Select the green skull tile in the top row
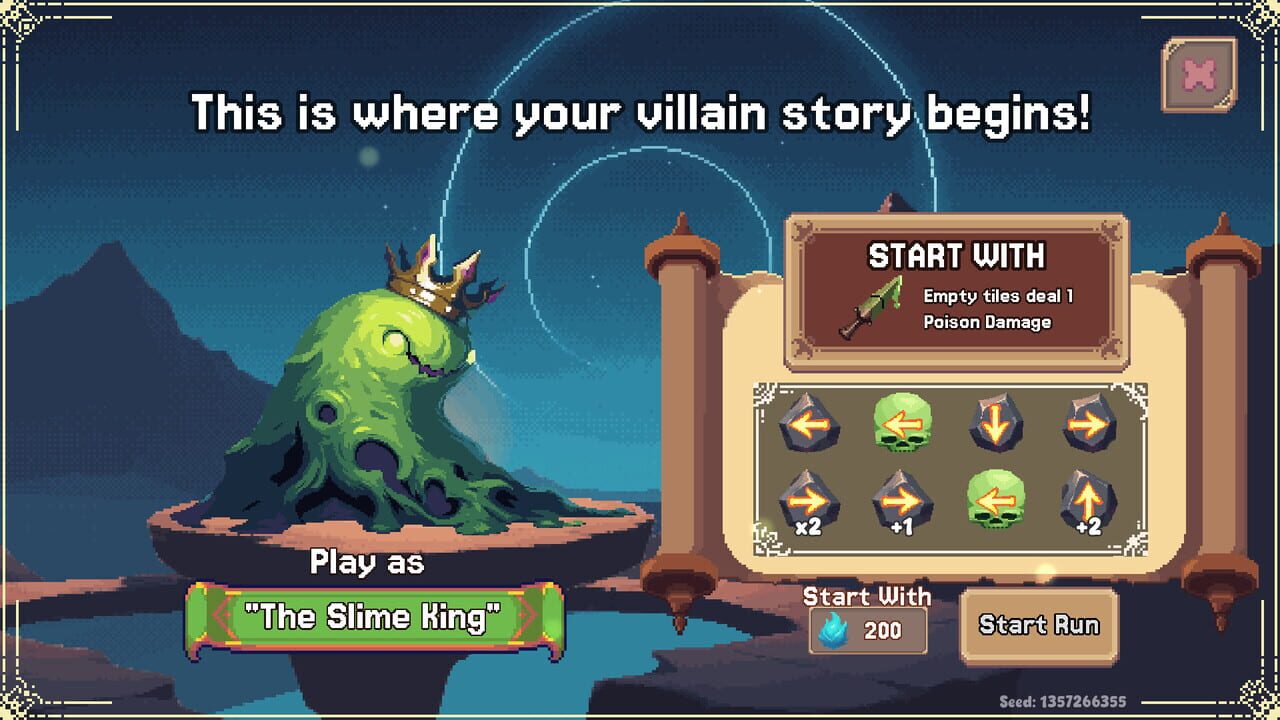 [x=902, y=424]
